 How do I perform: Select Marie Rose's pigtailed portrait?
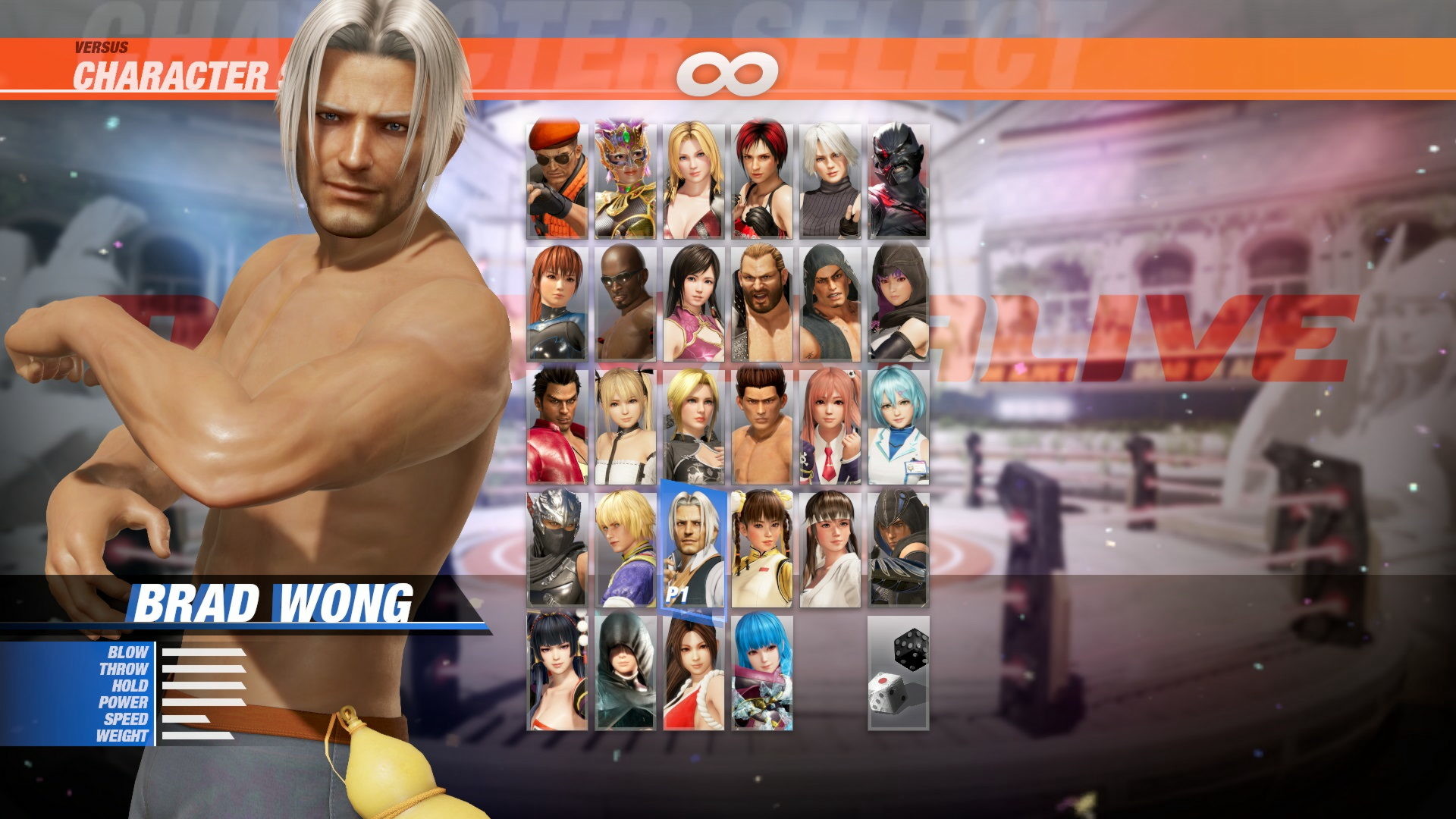[625, 428]
